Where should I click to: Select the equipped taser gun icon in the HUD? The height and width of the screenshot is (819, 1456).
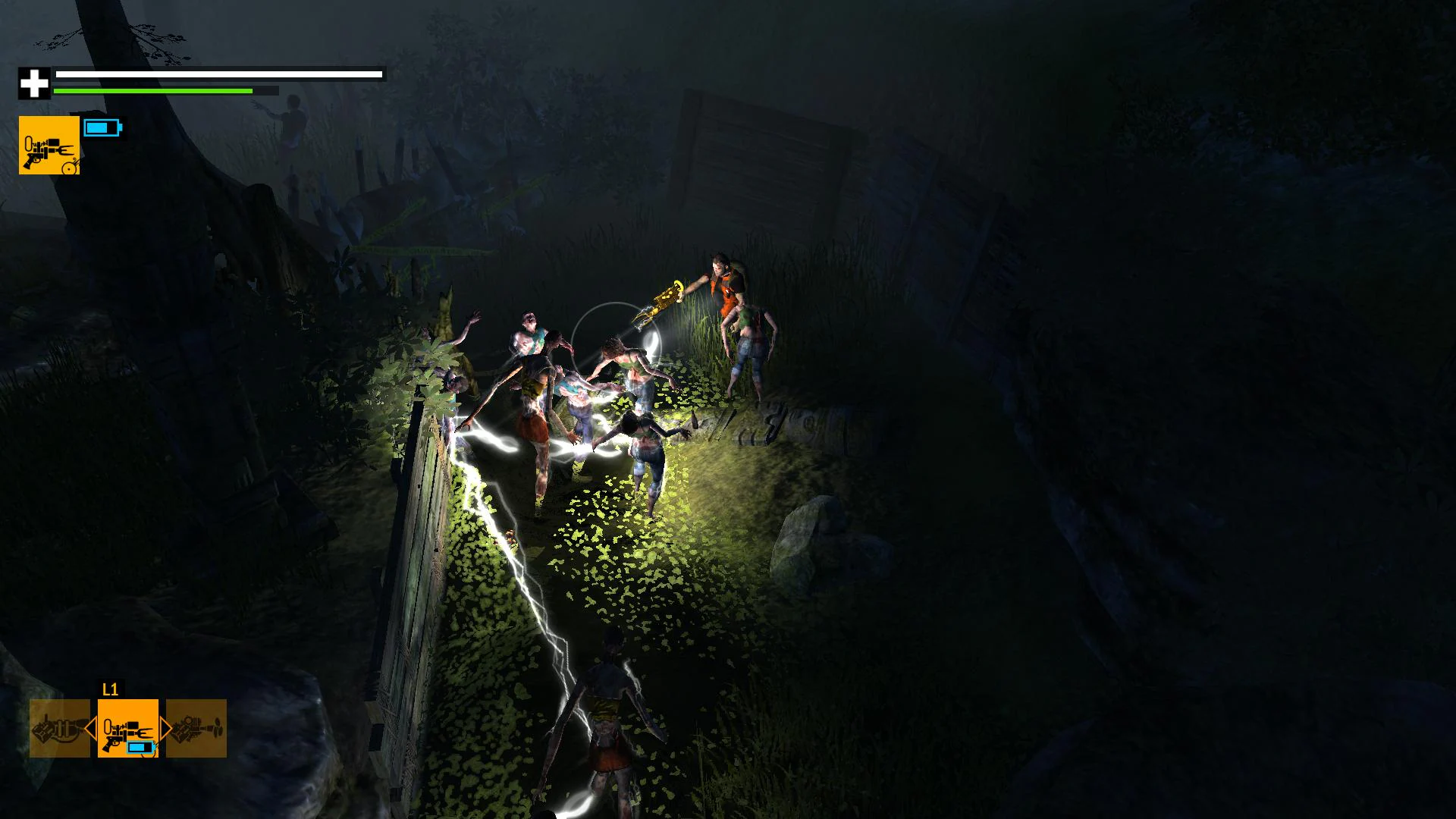tap(49, 148)
